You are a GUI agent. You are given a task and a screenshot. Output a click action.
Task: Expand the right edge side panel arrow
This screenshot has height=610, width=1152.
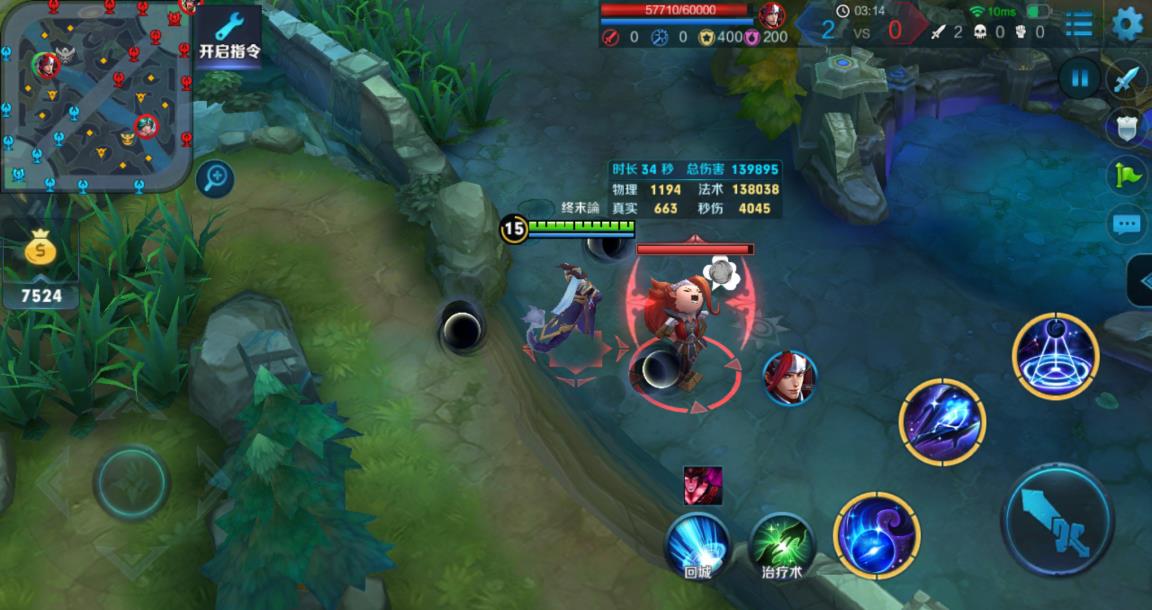[1141, 282]
